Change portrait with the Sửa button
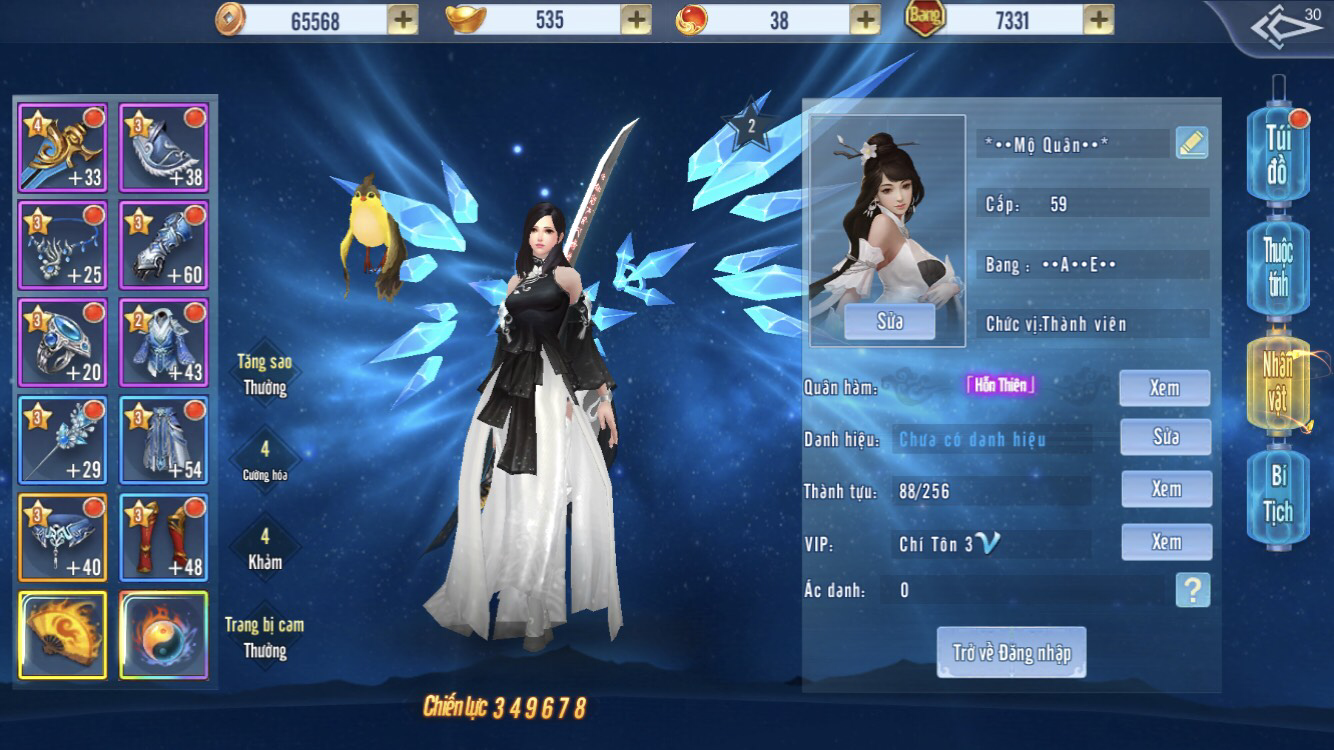This screenshot has width=1334, height=750. (x=889, y=322)
